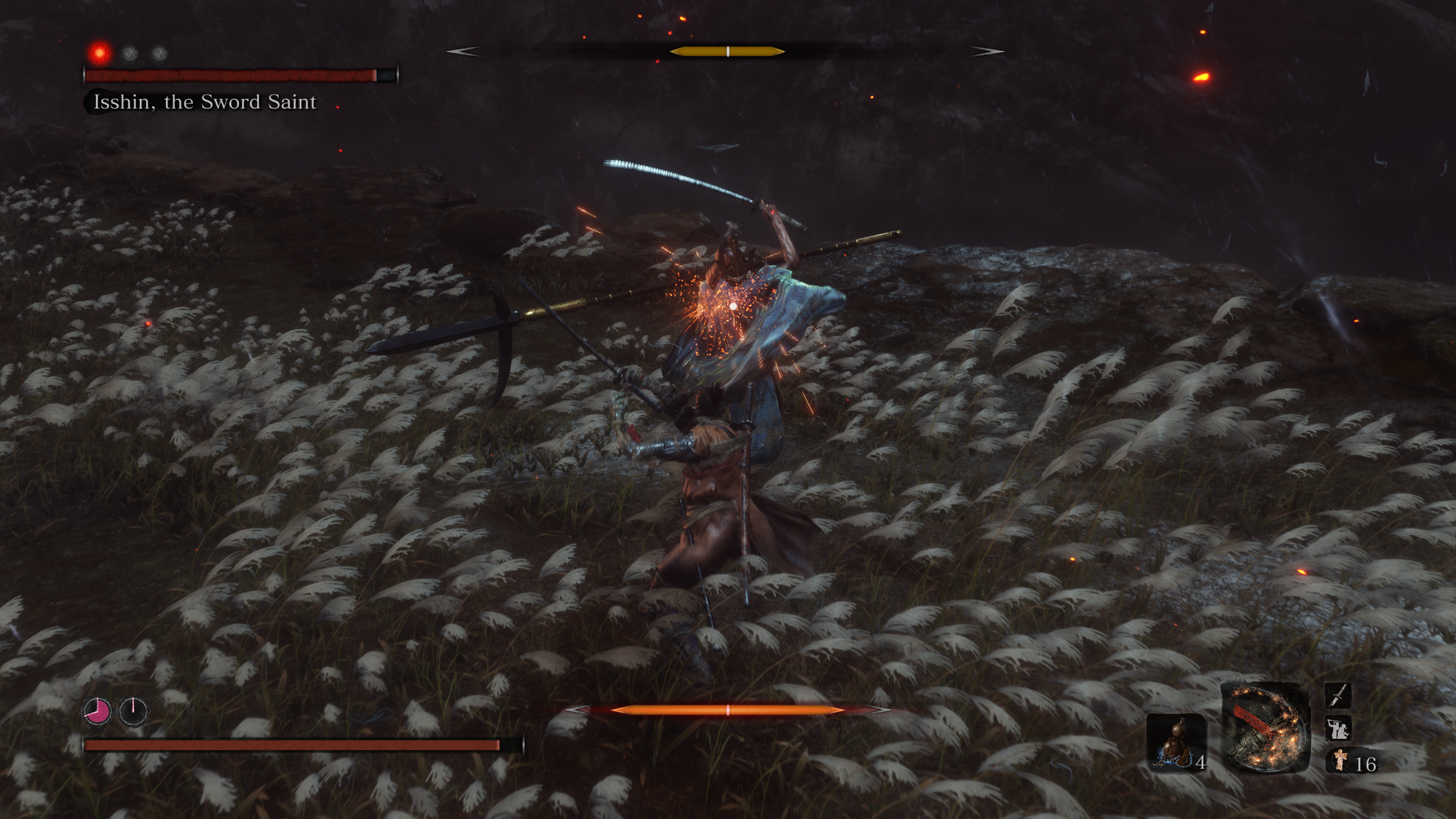Use the Healing Gourd item slot
The width and height of the screenshot is (1456, 819).
tap(1176, 743)
